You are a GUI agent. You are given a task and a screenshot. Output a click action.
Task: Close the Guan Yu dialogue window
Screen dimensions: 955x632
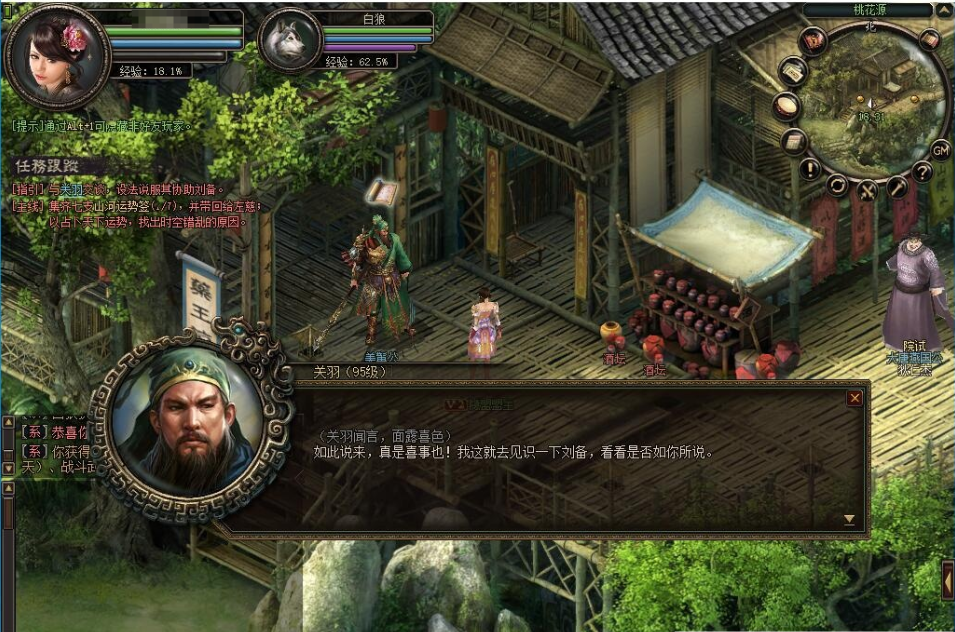tap(854, 398)
